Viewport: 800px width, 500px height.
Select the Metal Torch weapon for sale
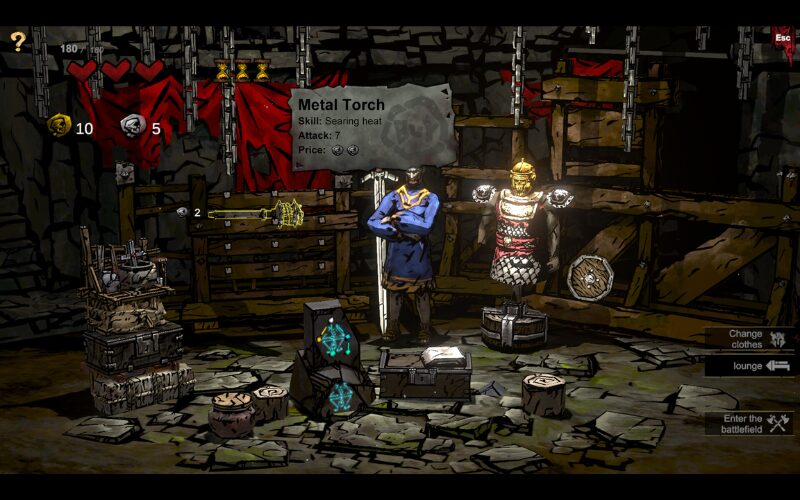click(x=256, y=213)
